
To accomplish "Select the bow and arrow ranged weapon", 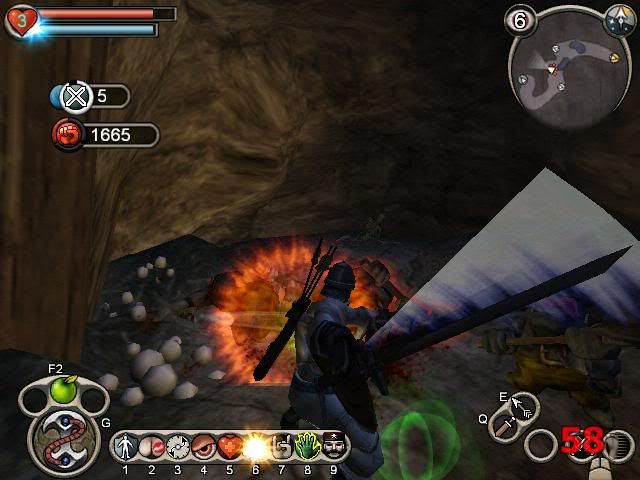I will tap(523, 405).
